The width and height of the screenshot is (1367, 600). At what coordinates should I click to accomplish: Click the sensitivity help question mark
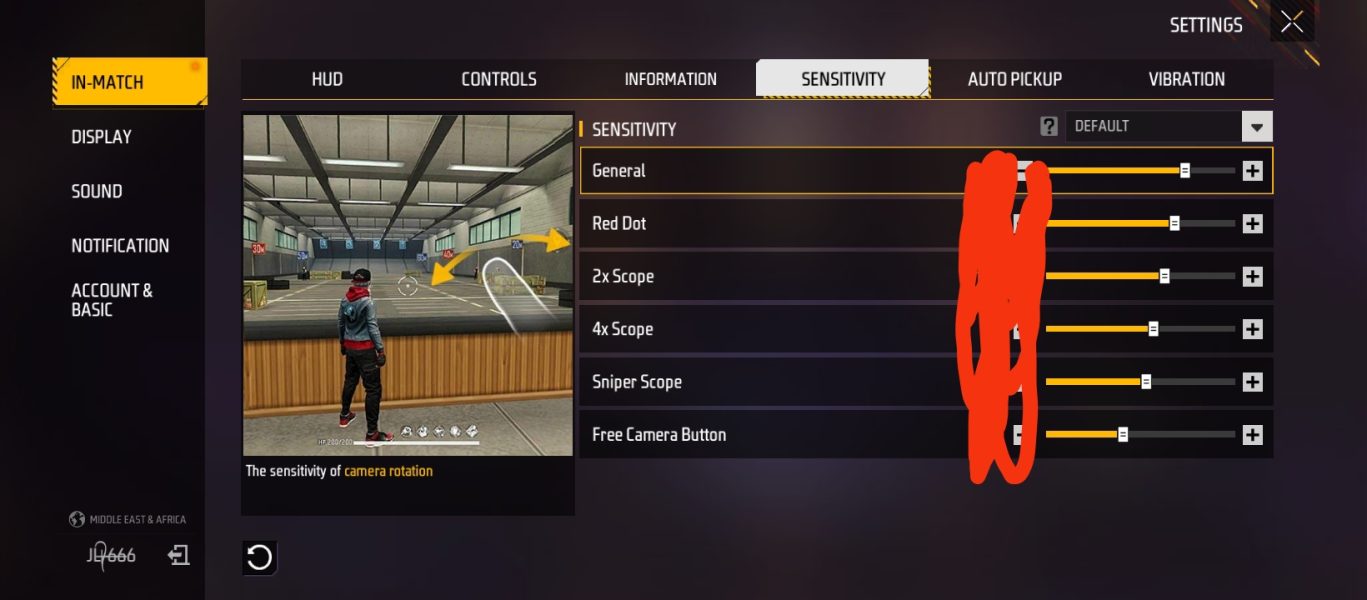click(x=1048, y=126)
